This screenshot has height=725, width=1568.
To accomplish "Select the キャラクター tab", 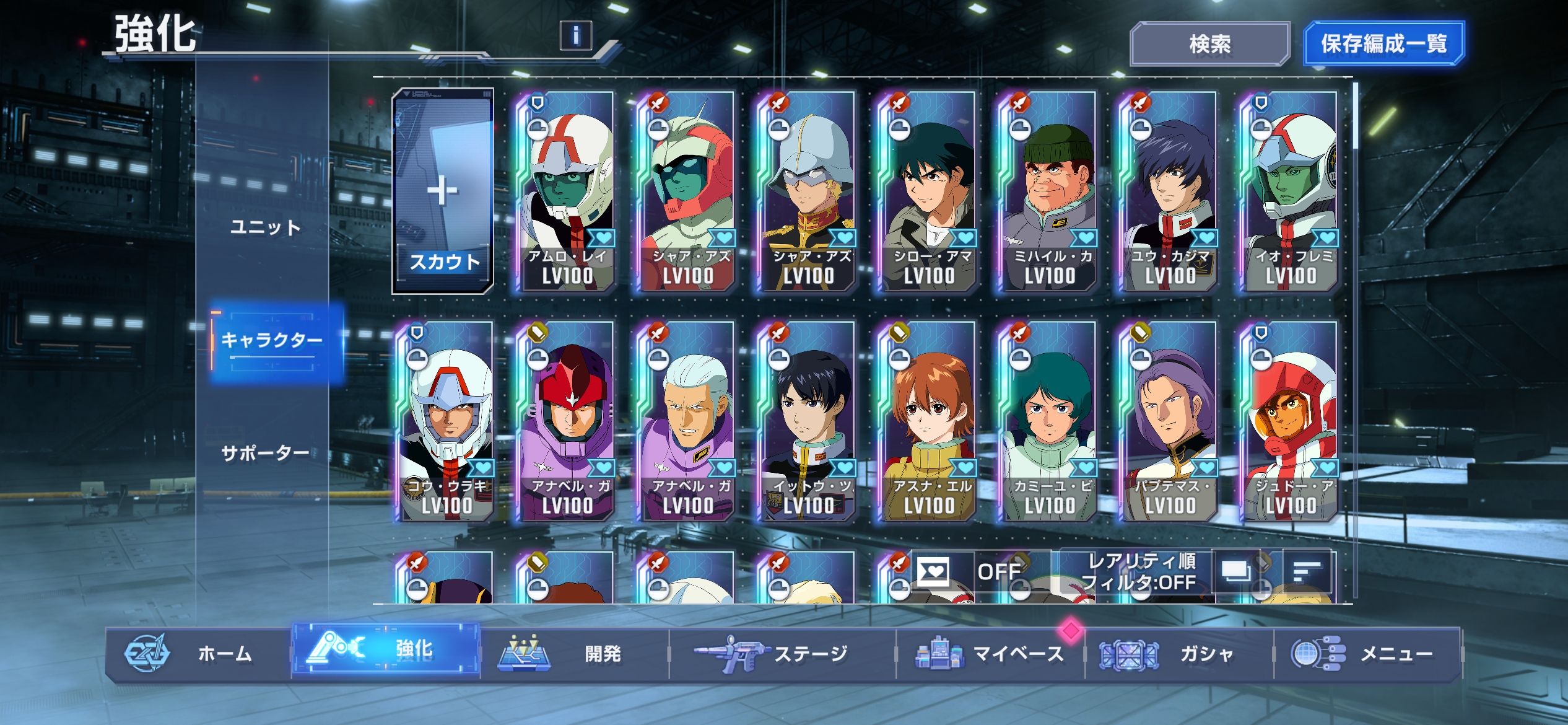I will click(x=272, y=340).
